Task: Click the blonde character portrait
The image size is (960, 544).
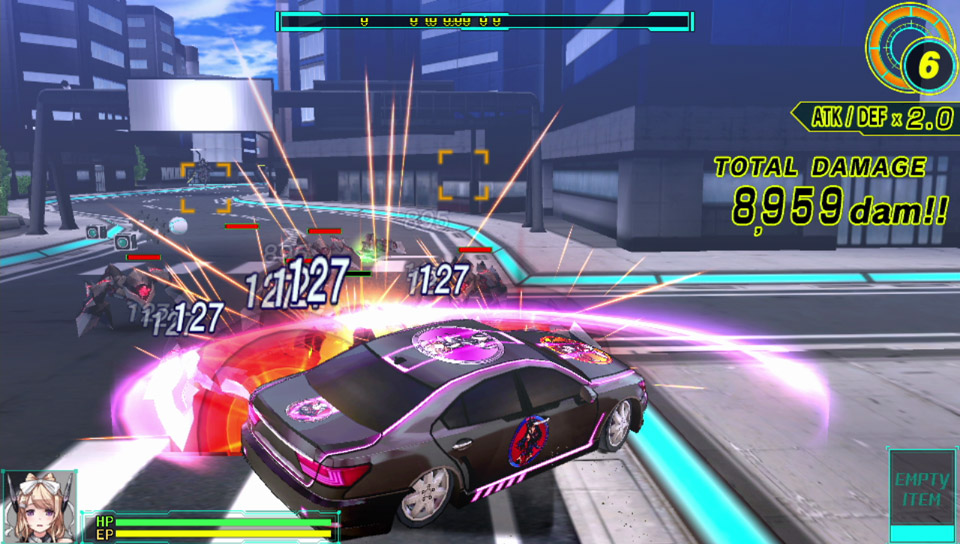Action: (40, 507)
